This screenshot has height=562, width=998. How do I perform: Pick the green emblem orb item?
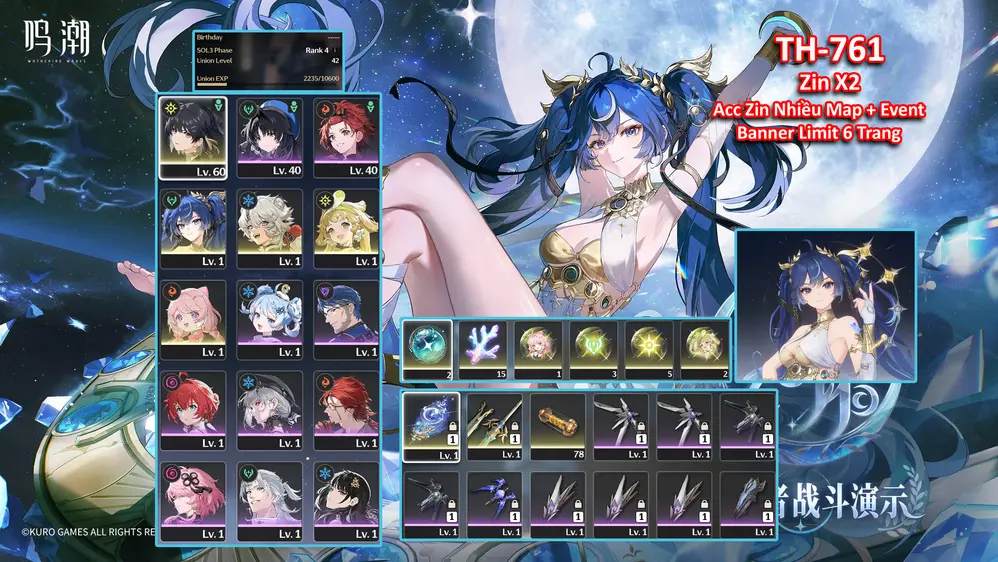pos(596,349)
